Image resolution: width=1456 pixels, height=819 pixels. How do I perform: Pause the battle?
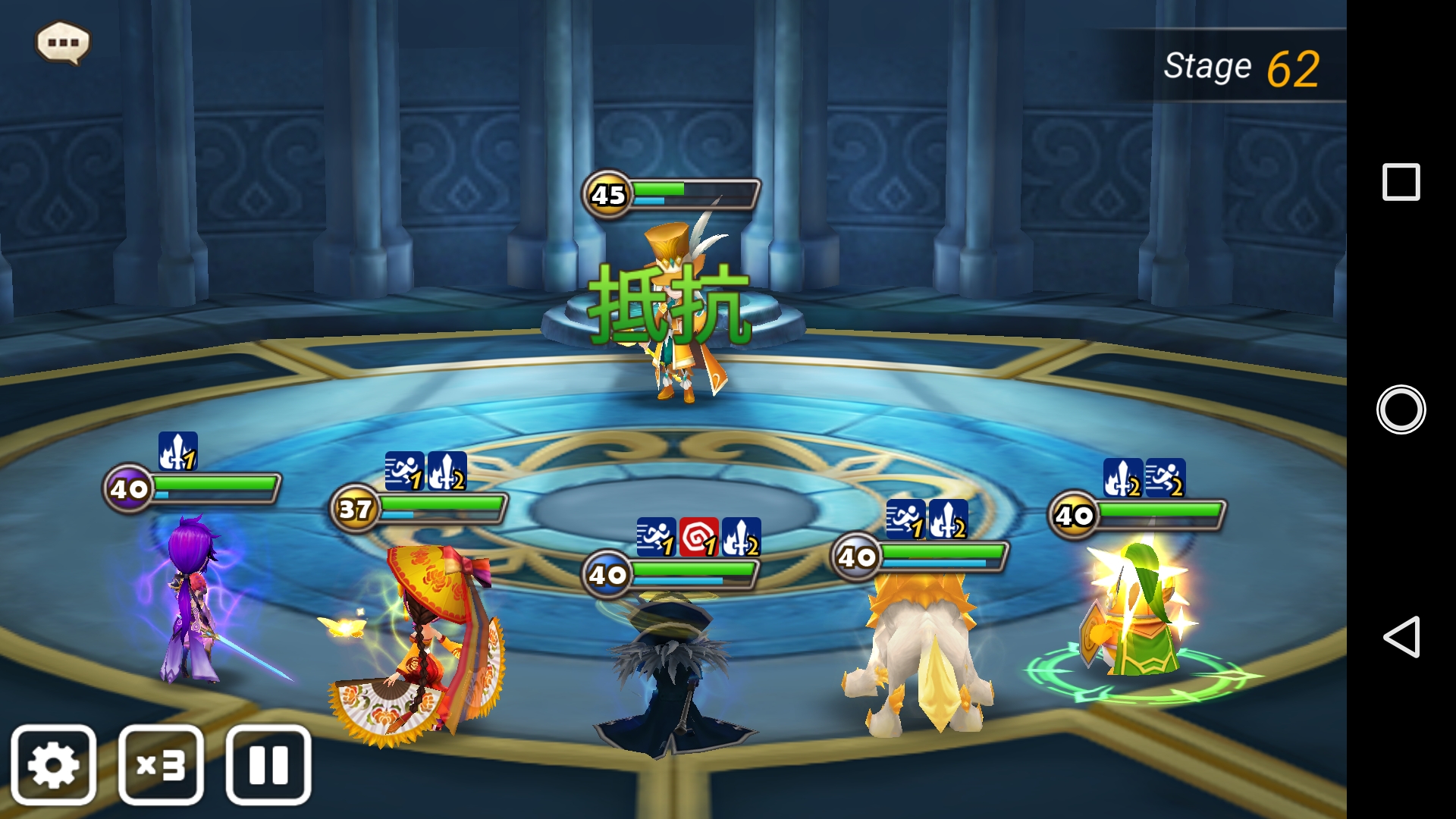[268, 764]
